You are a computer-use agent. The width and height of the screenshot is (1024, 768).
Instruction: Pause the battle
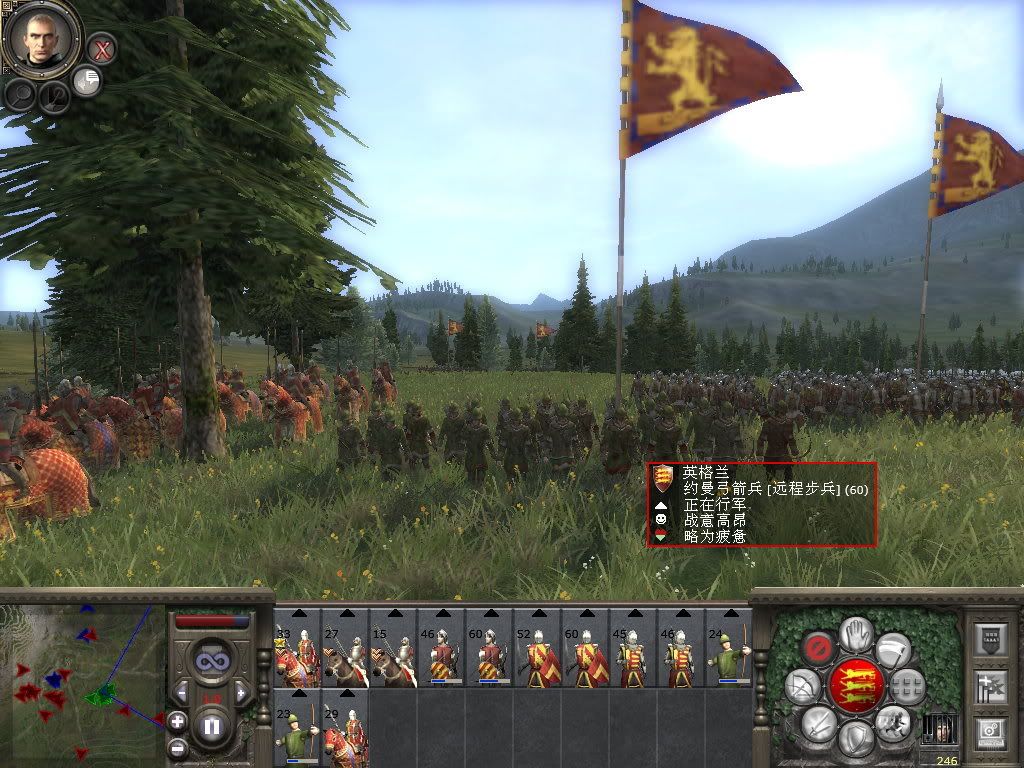210,726
